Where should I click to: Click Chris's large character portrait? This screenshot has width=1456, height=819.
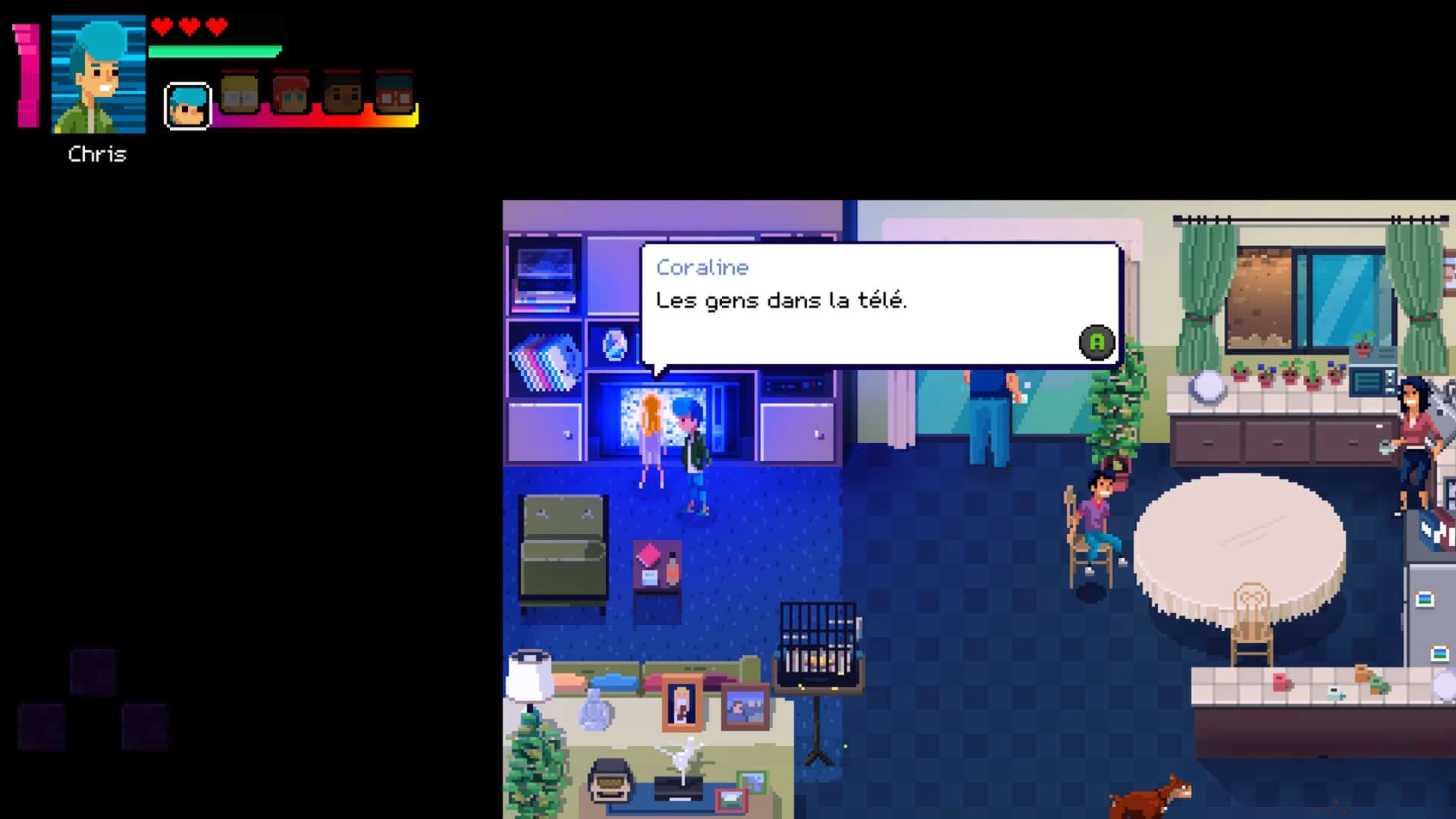[98, 74]
